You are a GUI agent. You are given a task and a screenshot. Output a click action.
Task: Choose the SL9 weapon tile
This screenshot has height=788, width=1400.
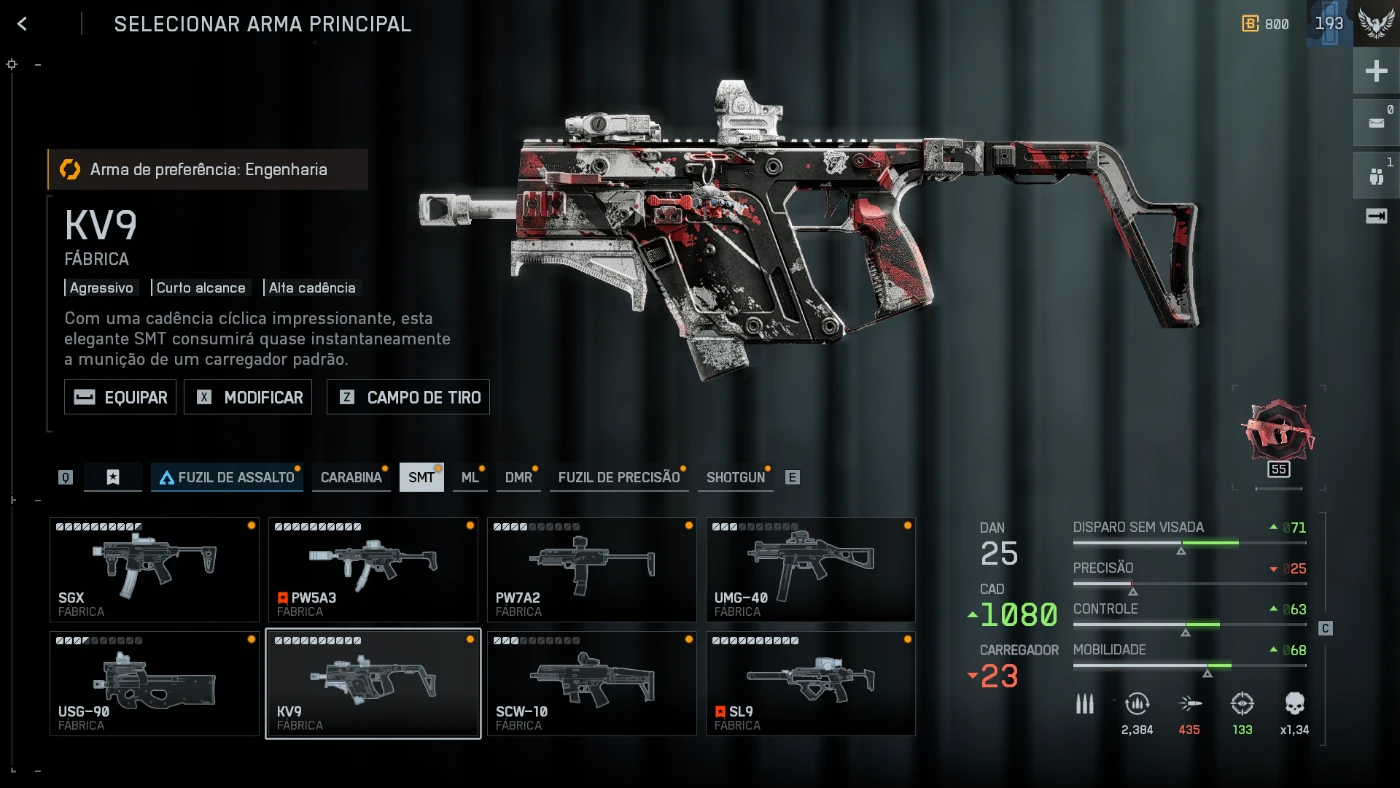click(x=811, y=683)
